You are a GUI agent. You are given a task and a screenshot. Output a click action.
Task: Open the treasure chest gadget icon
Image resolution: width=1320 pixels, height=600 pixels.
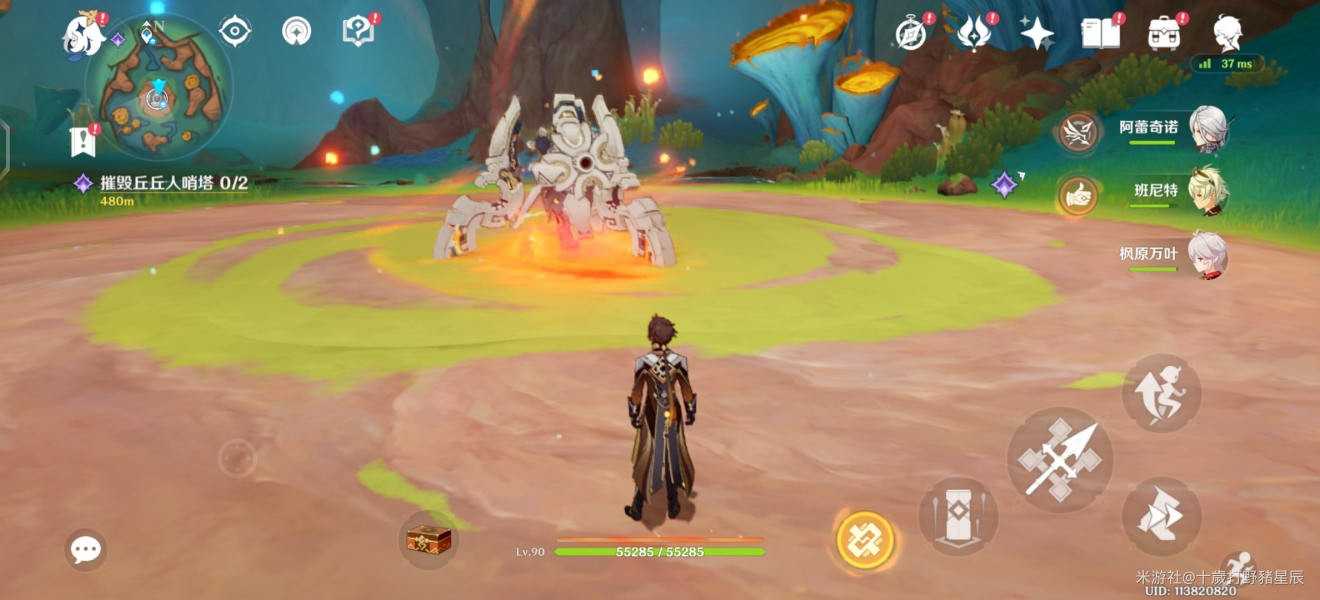tap(428, 540)
